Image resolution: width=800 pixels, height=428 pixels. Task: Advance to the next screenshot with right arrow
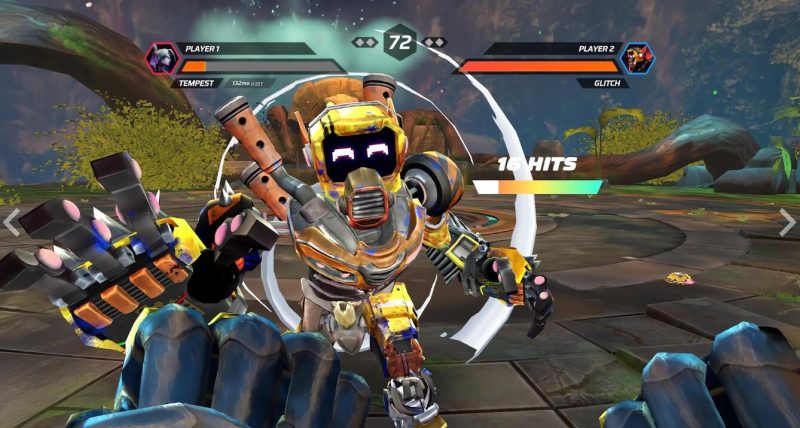tap(787, 222)
